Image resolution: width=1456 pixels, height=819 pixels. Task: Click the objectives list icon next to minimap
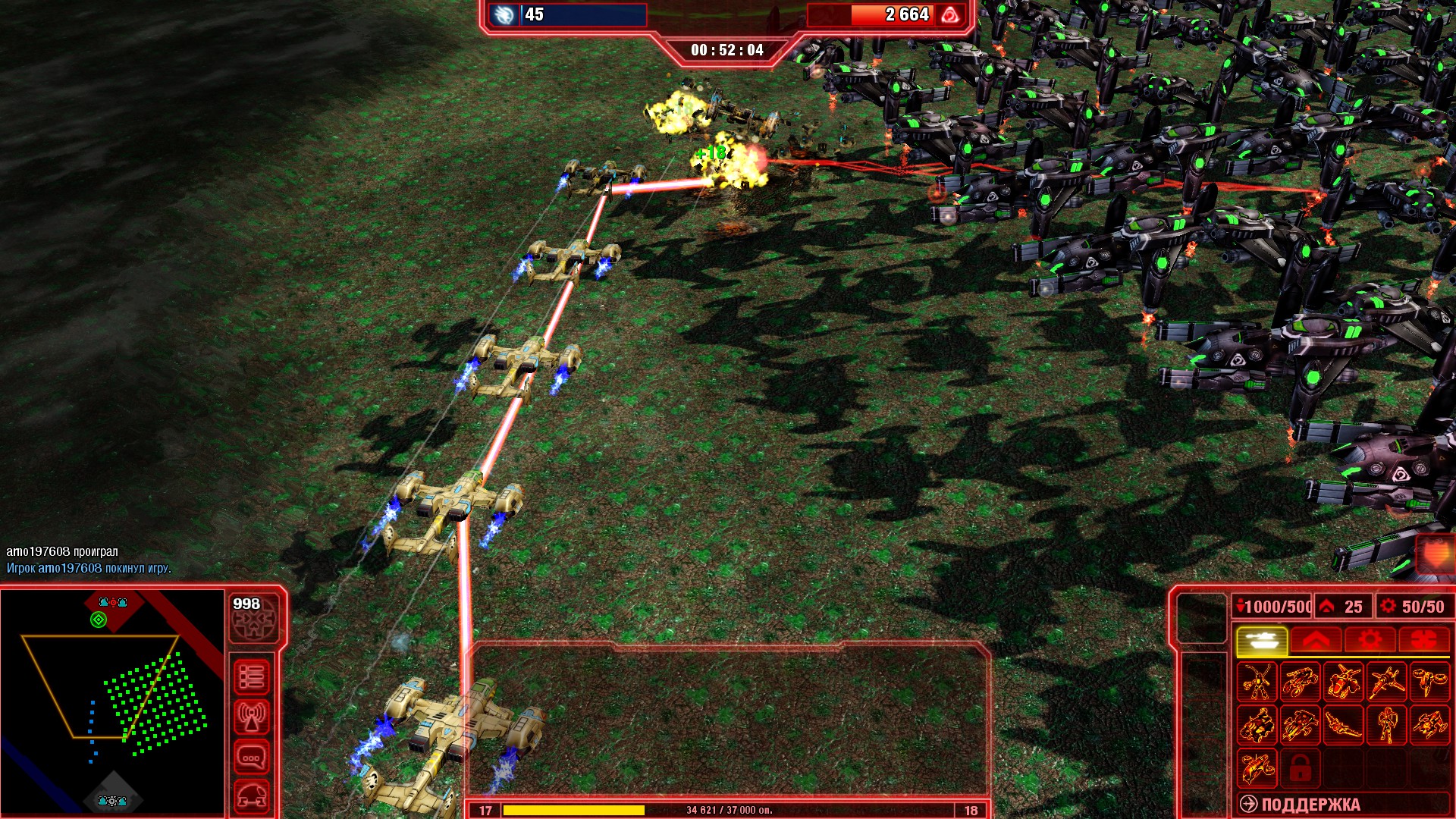[253, 676]
